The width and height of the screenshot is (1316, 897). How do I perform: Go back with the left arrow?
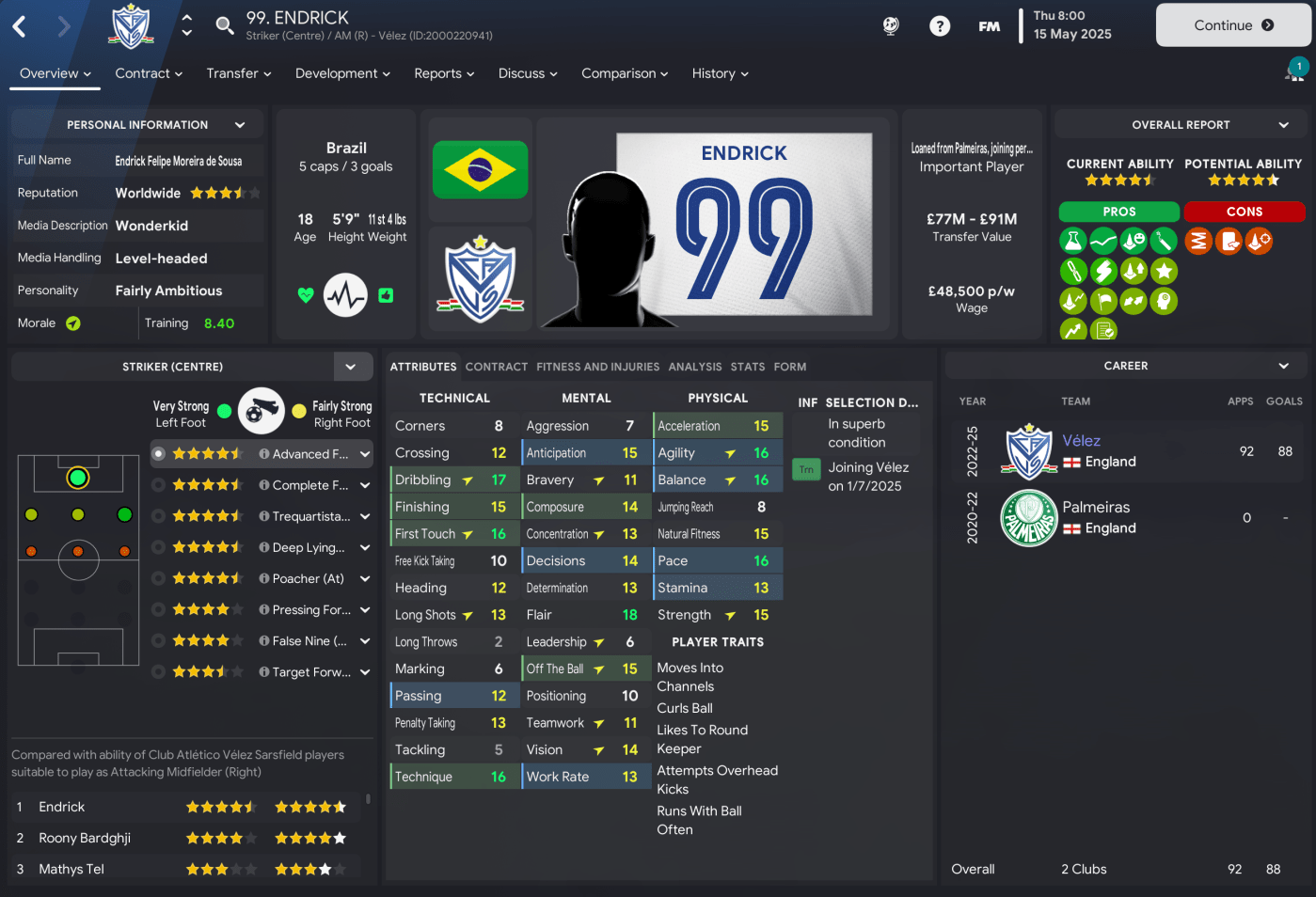[x=20, y=26]
